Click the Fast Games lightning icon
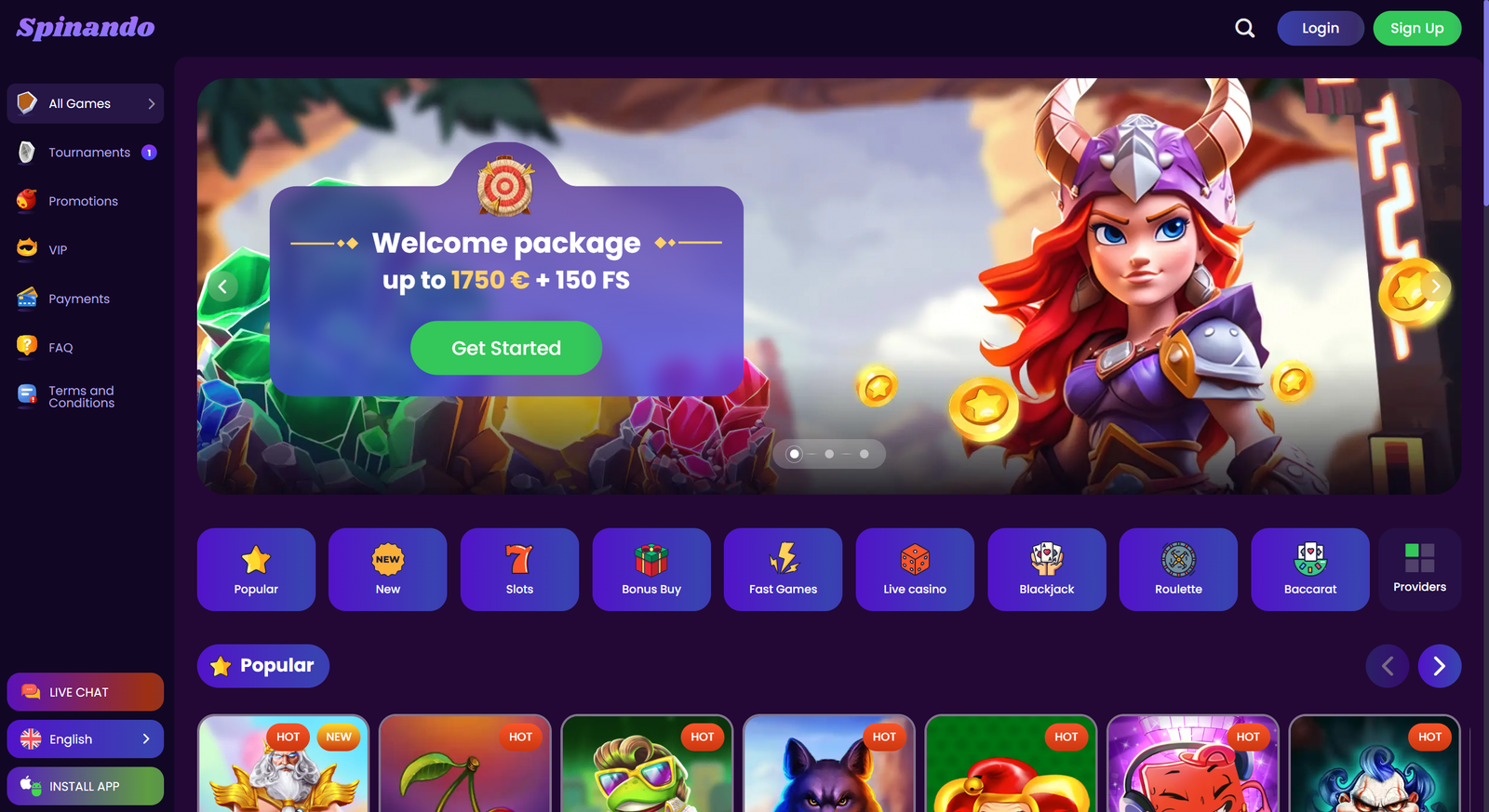The image size is (1489, 812). pos(783,559)
